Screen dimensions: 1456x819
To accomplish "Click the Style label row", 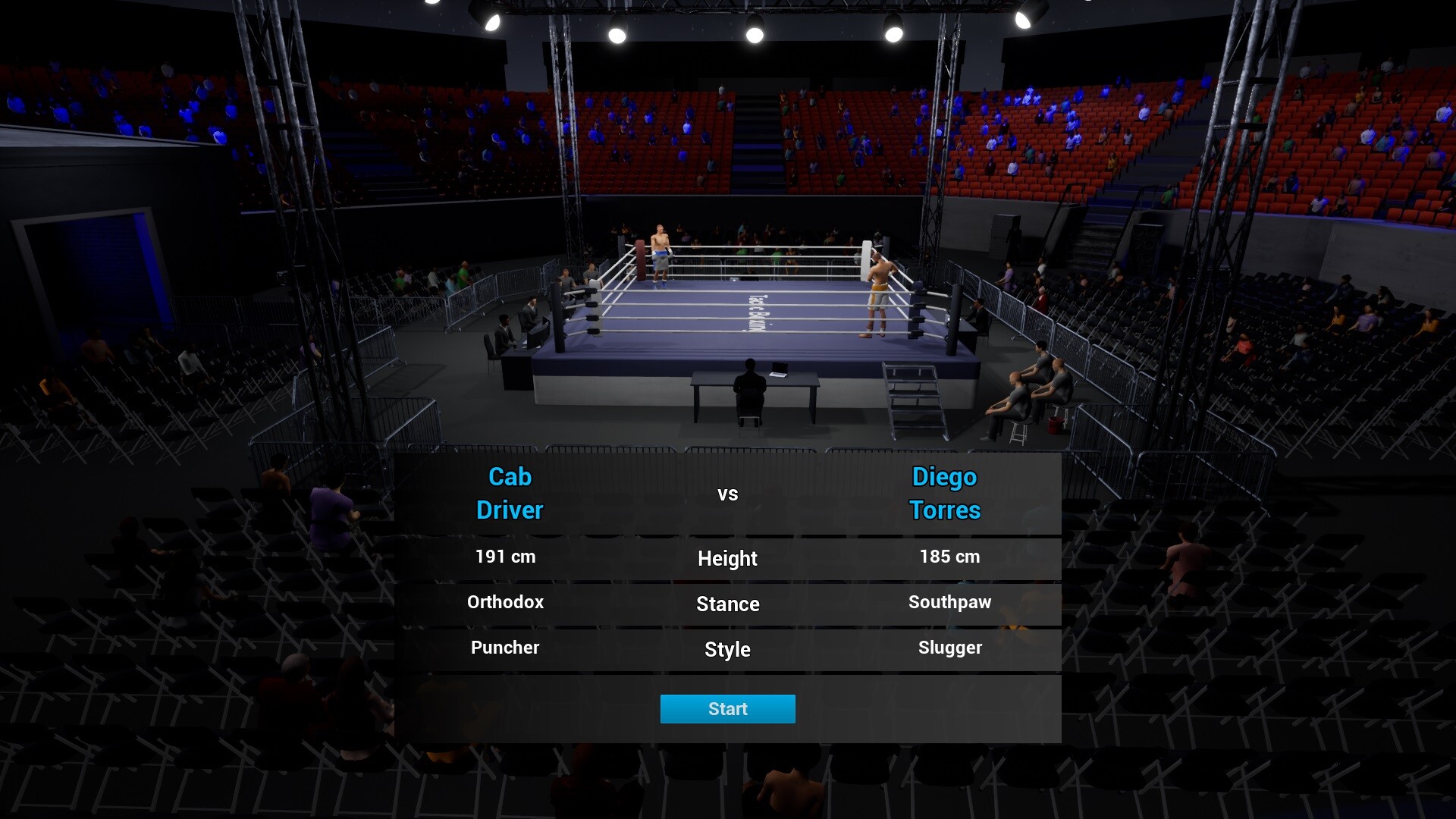I will coord(726,650).
